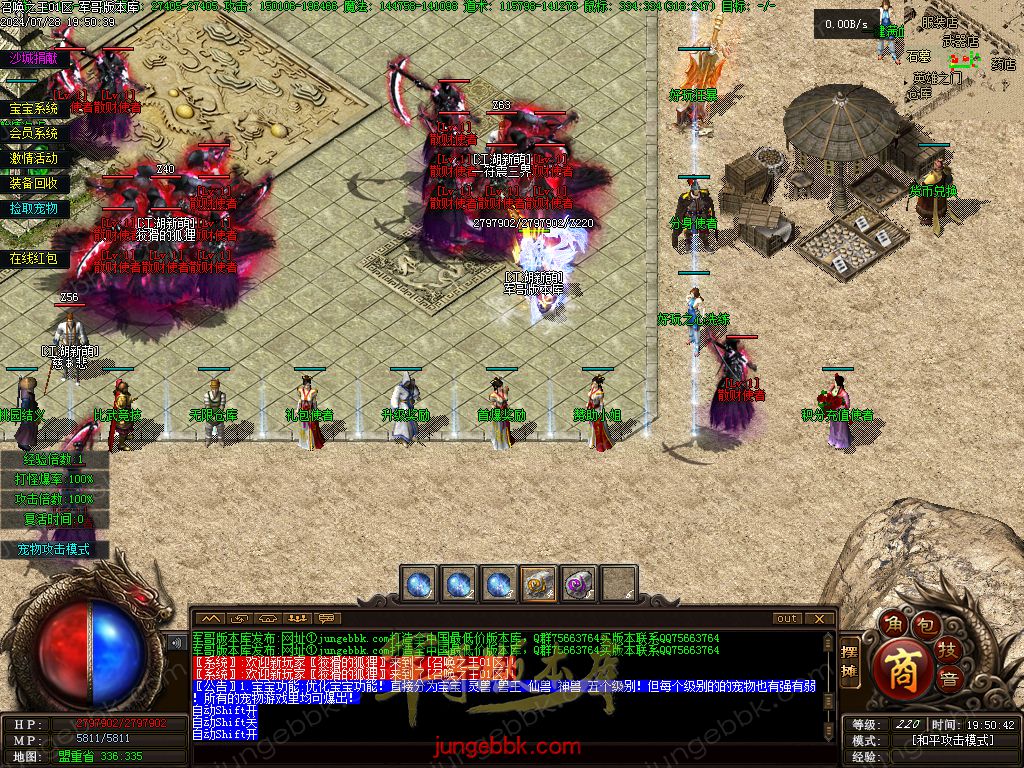Open the 装备回收 equipment recycle menu

pyautogui.click(x=34, y=184)
